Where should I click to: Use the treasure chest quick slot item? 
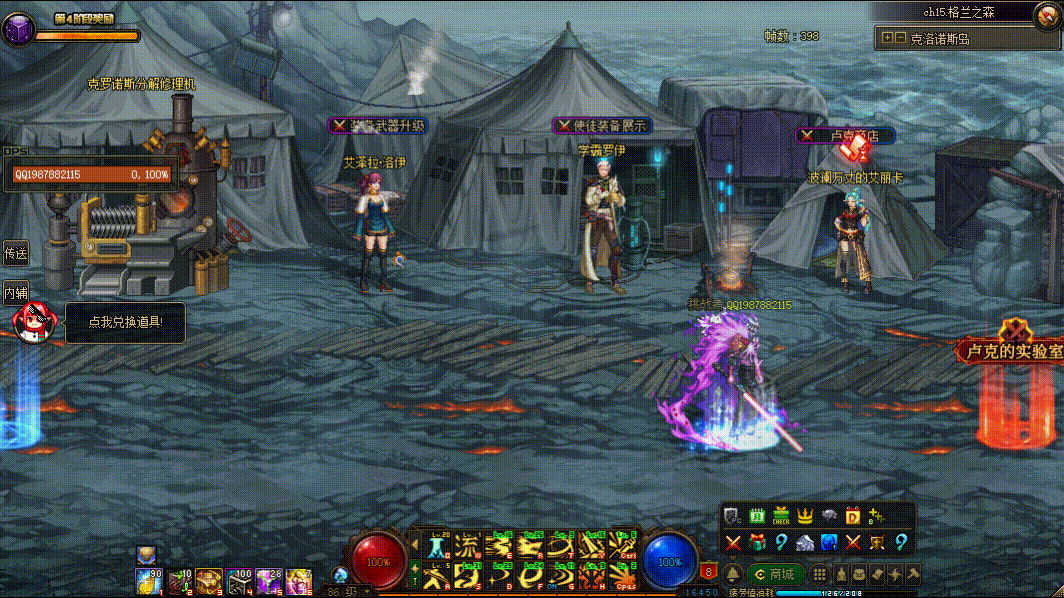click(209, 579)
